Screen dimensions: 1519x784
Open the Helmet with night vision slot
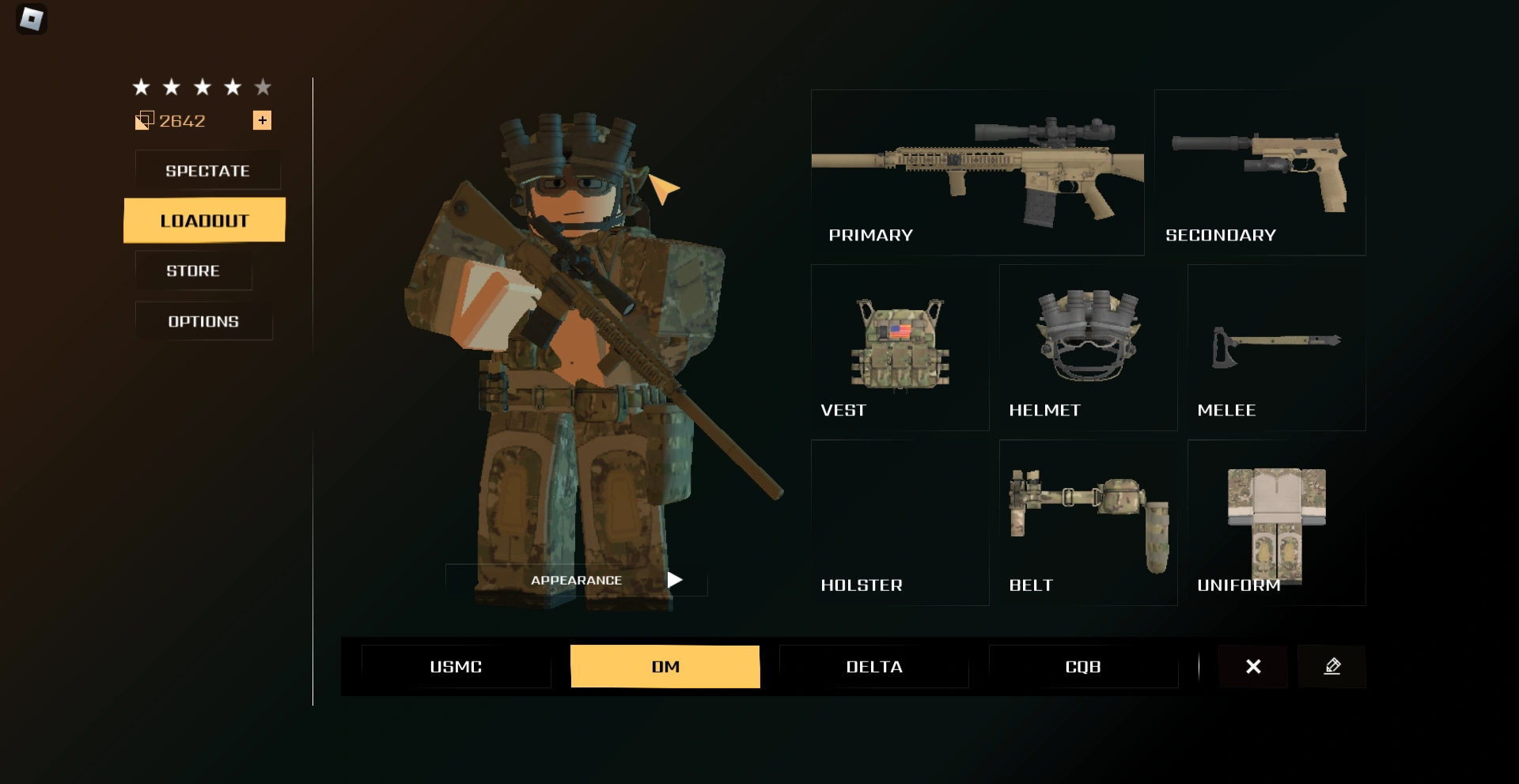[x=1088, y=340]
